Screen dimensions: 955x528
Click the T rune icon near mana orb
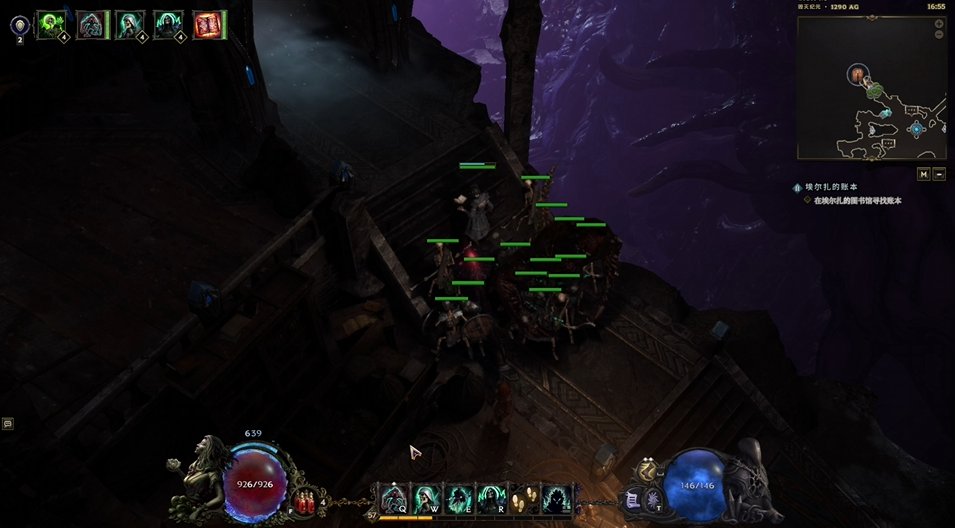[651, 497]
